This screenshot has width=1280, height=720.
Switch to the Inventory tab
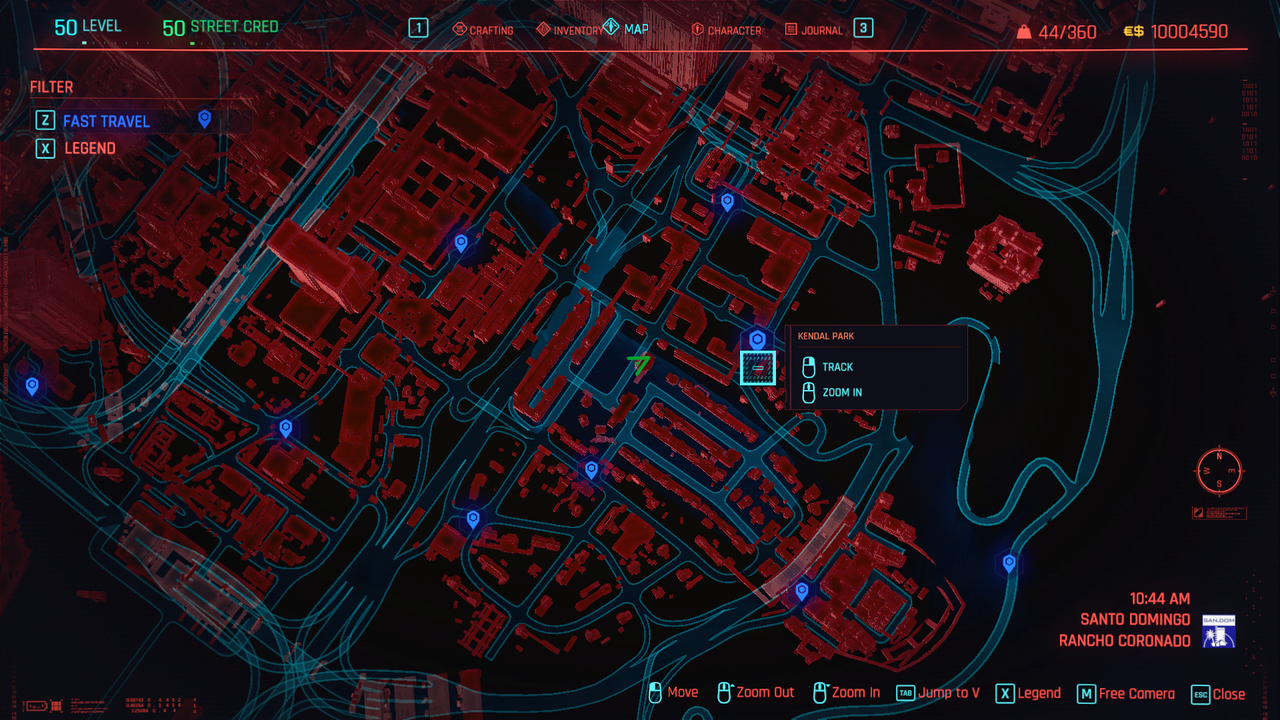tap(569, 30)
